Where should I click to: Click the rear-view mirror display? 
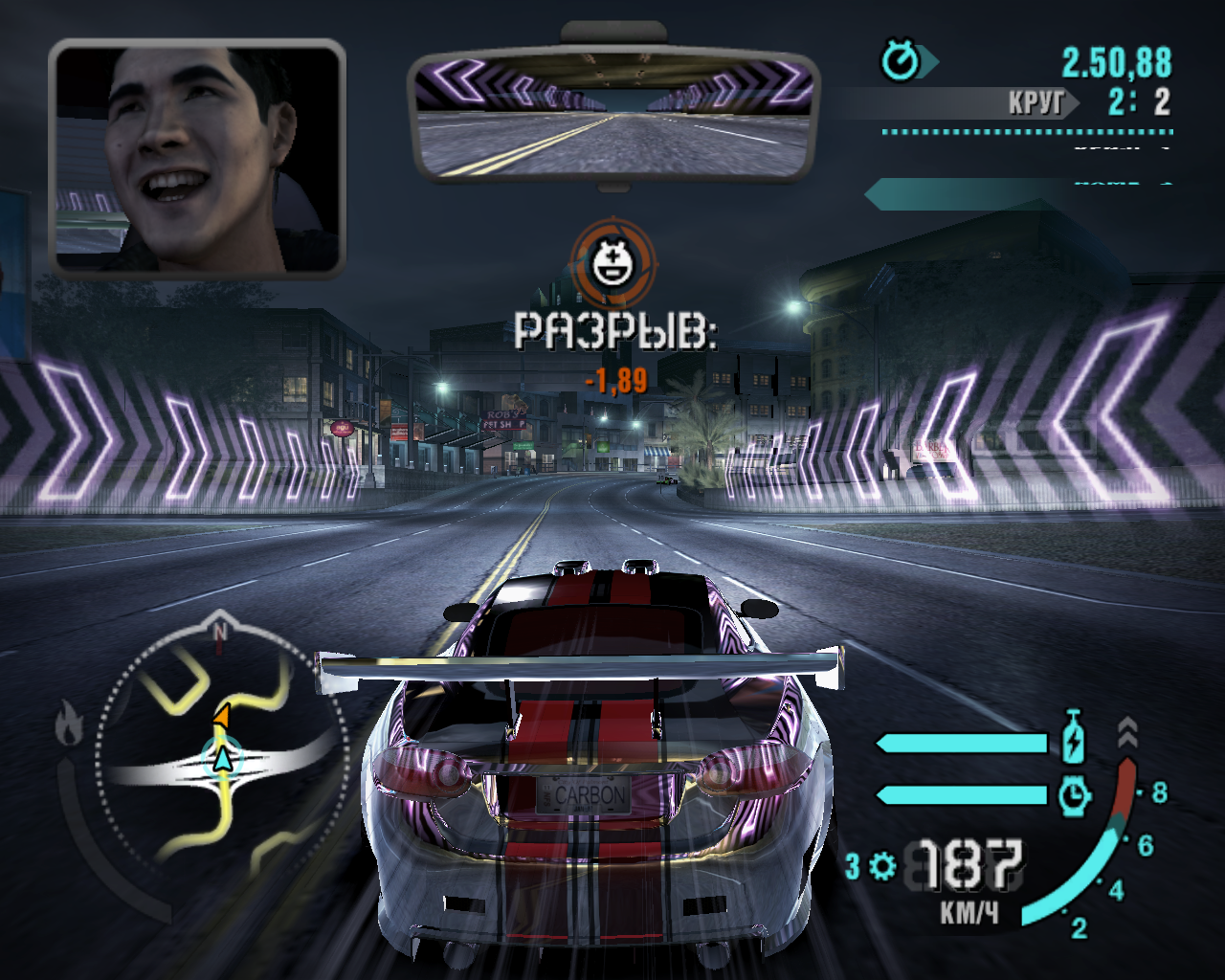(x=613, y=117)
